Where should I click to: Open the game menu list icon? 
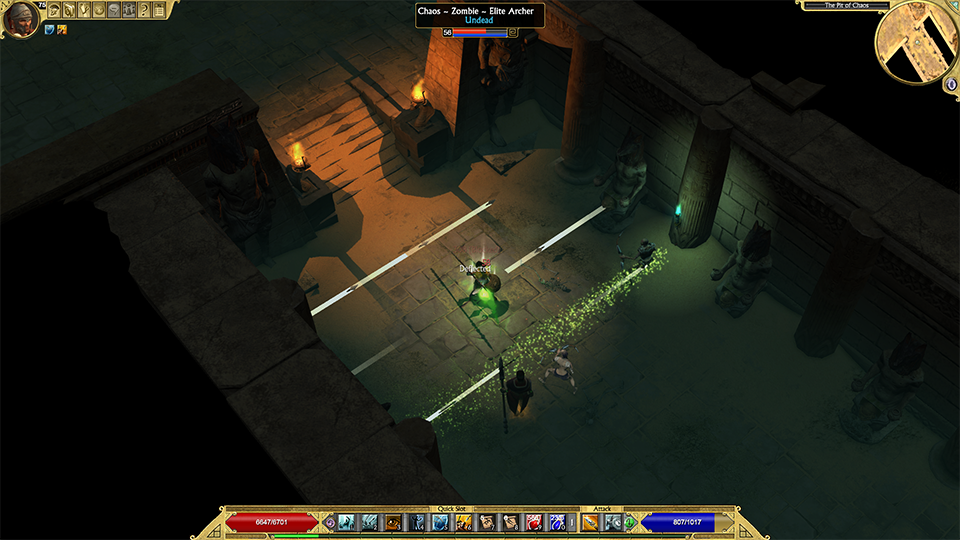tap(159, 10)
